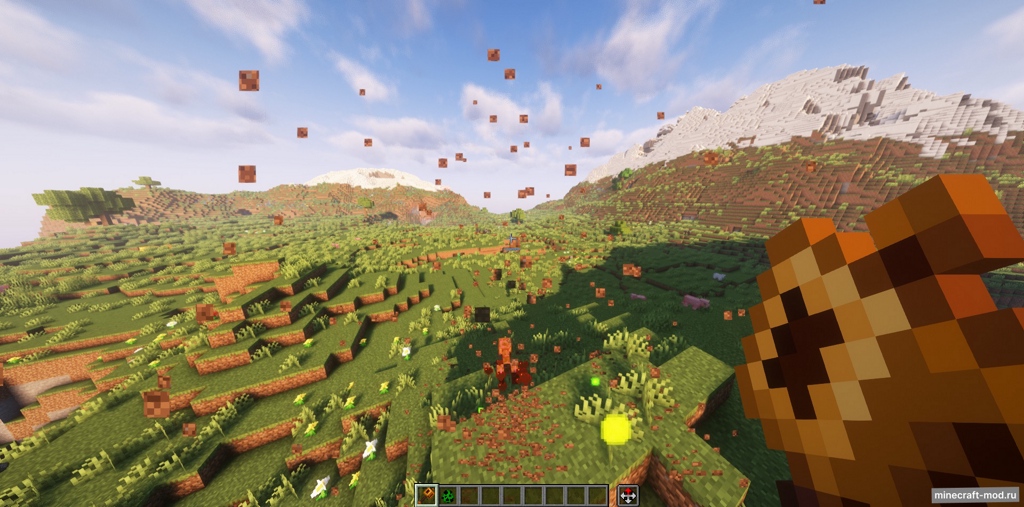Select the green spawn egg slot
This screenshot has height=507, width=1024.
448,495
